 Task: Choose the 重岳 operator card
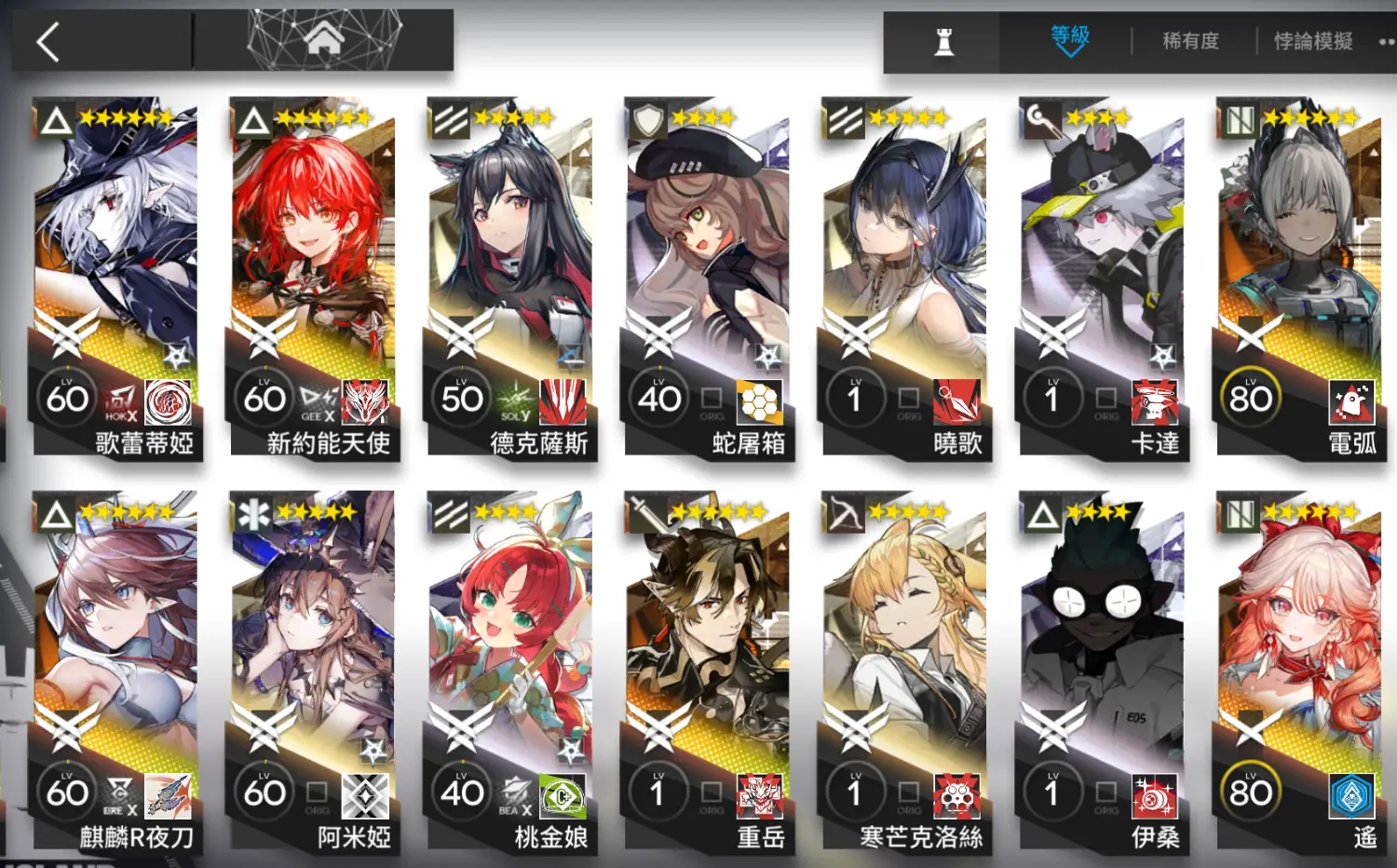pos(708,672)
